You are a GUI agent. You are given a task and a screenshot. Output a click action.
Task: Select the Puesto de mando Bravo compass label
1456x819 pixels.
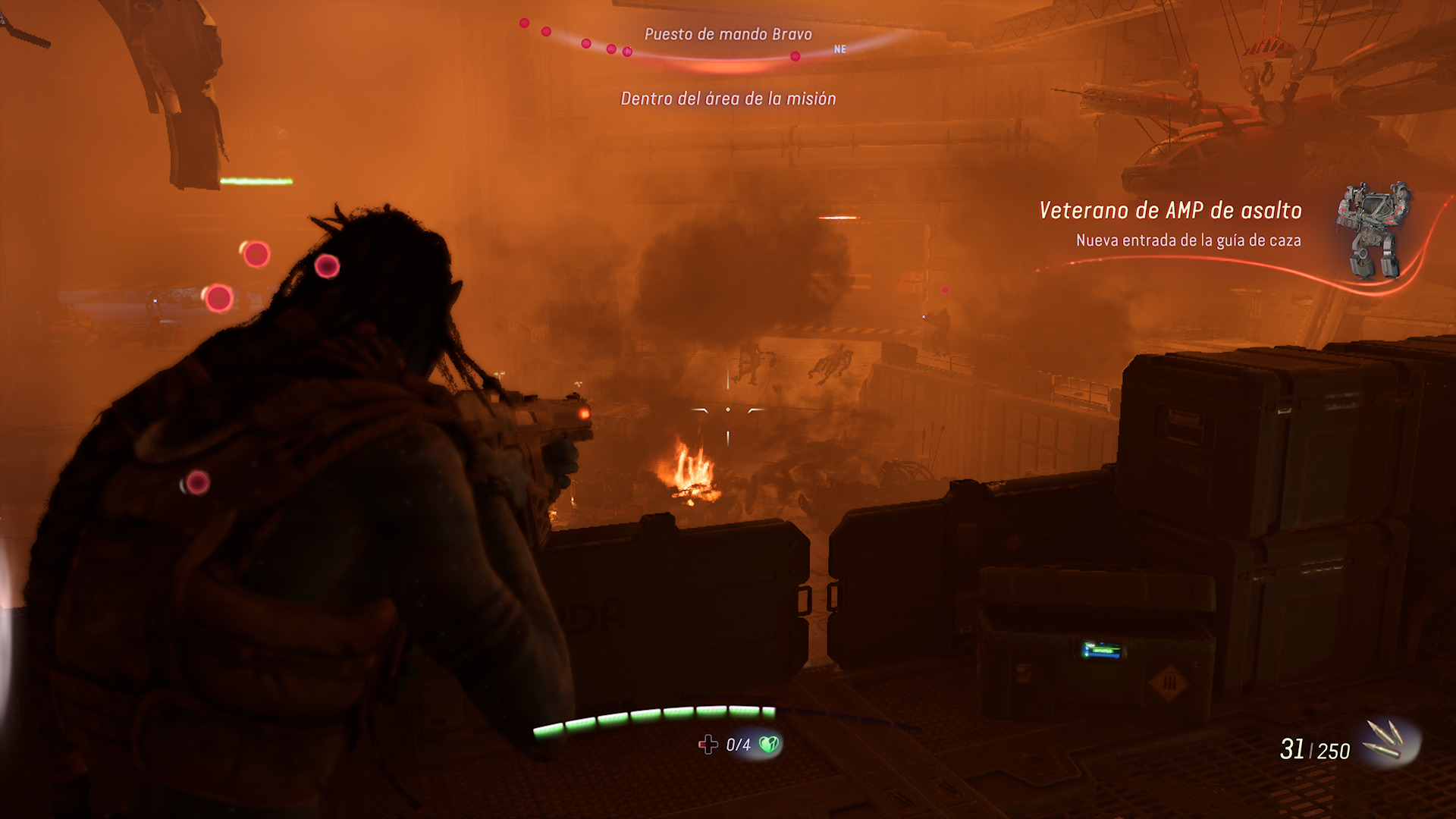728,33
